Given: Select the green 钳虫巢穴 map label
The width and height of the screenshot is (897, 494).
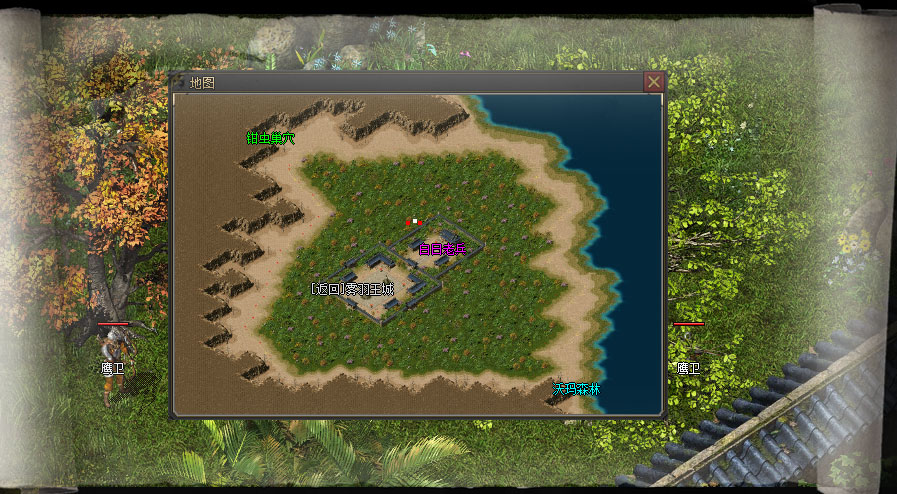Looking at the screenshot, I should coord(271,138).
